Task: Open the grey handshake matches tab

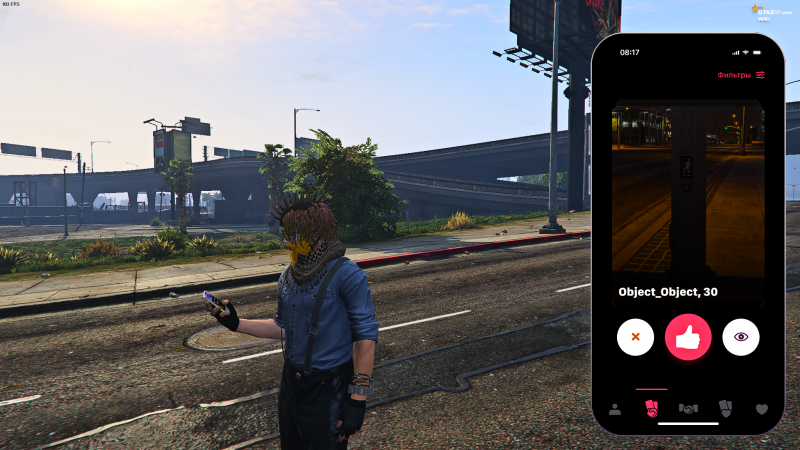Action: pyautogui.click(x=688, y=409)
